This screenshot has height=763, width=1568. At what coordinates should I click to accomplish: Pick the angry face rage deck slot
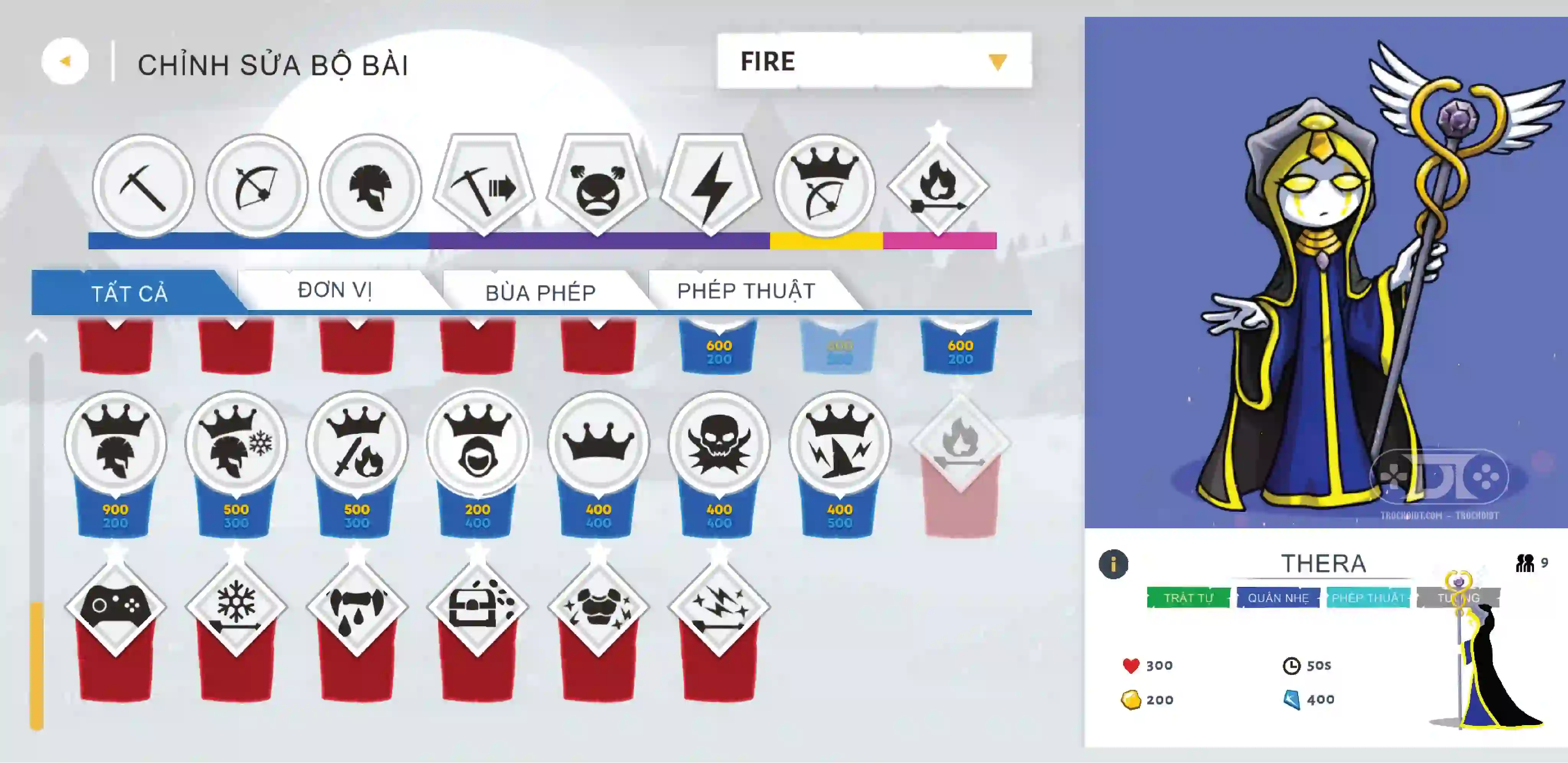(598, 185)
